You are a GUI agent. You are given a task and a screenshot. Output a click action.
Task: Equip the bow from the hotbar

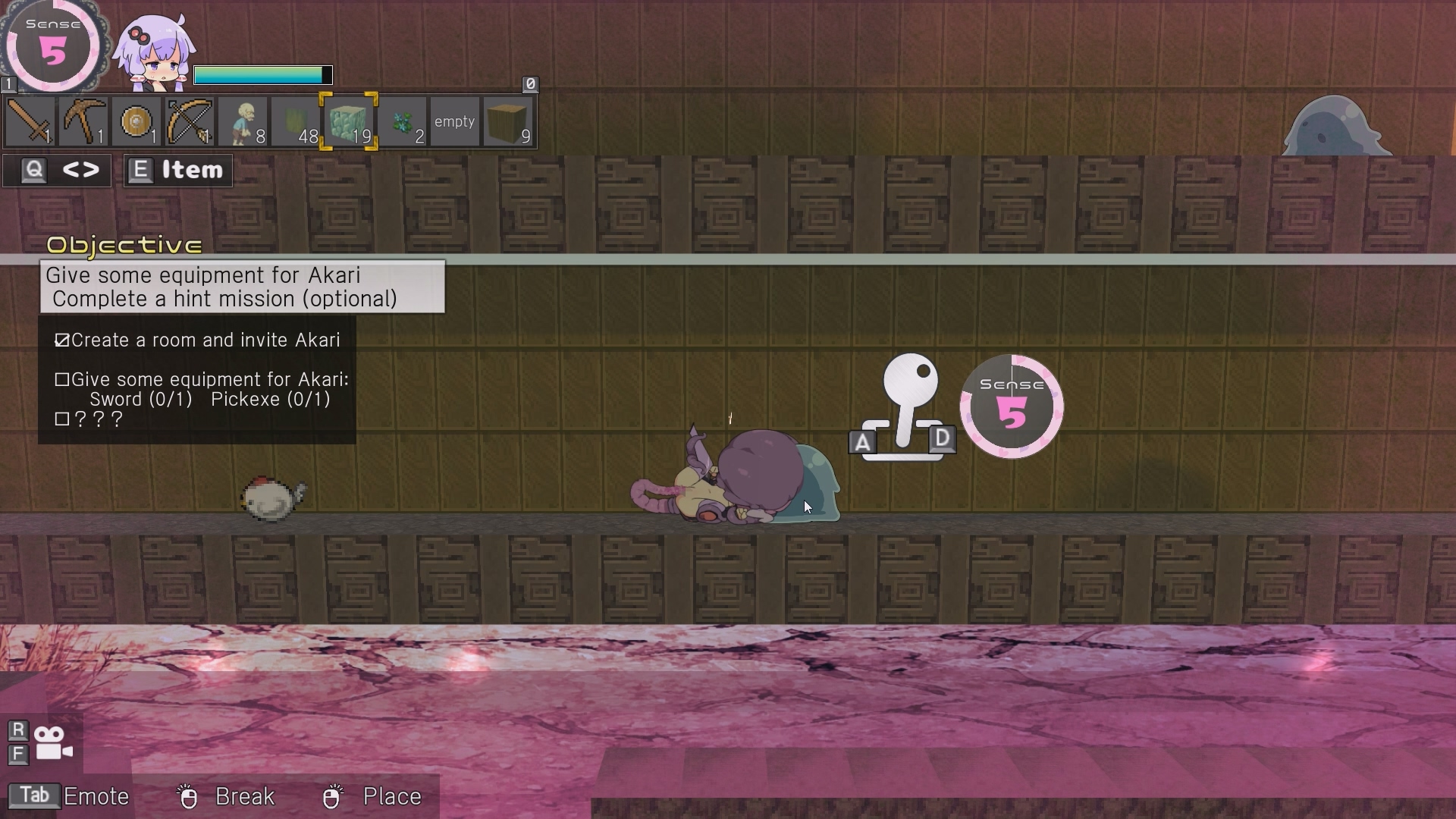(190, 121)
